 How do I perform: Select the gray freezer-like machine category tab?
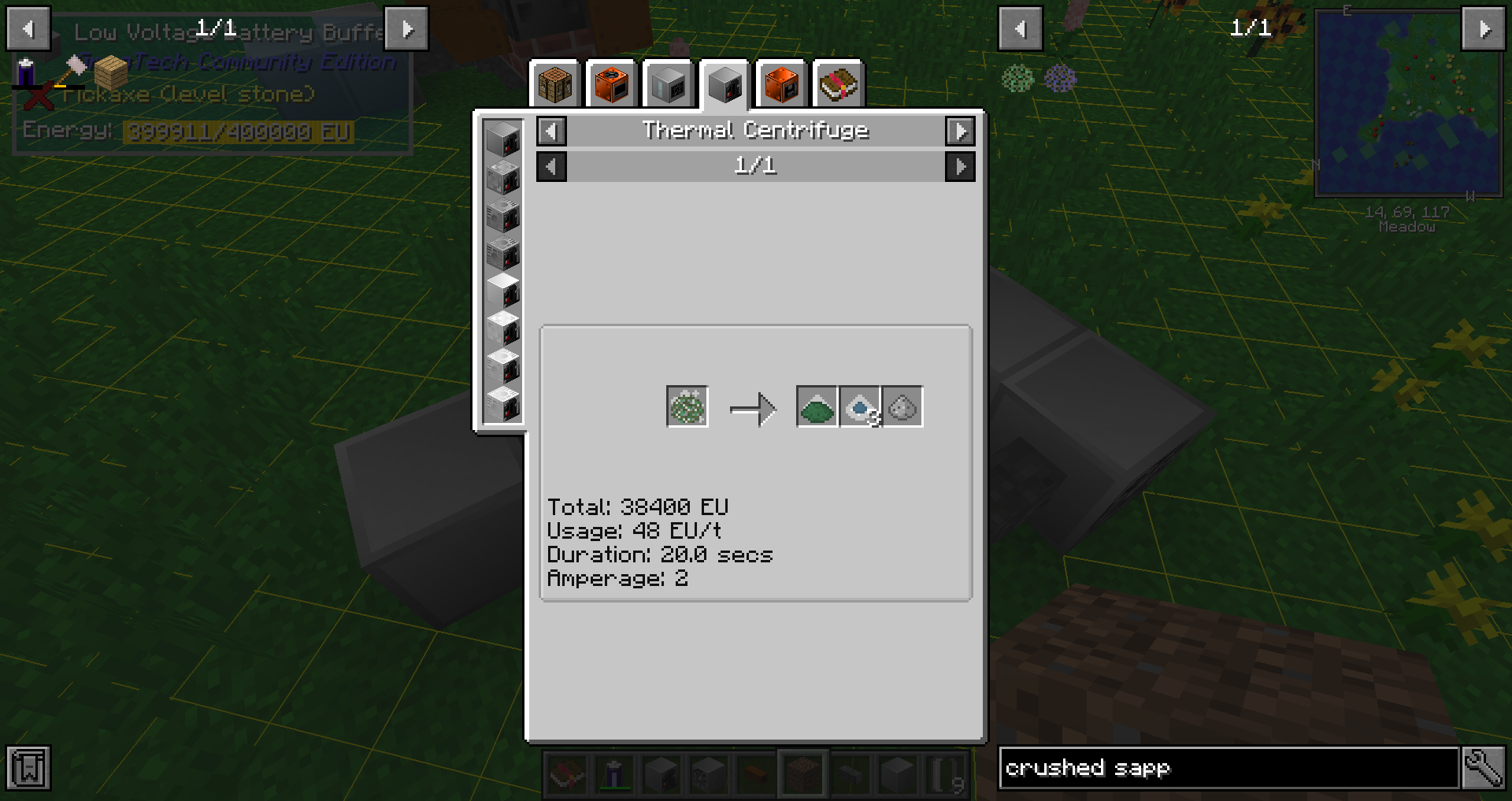point(667,83)
